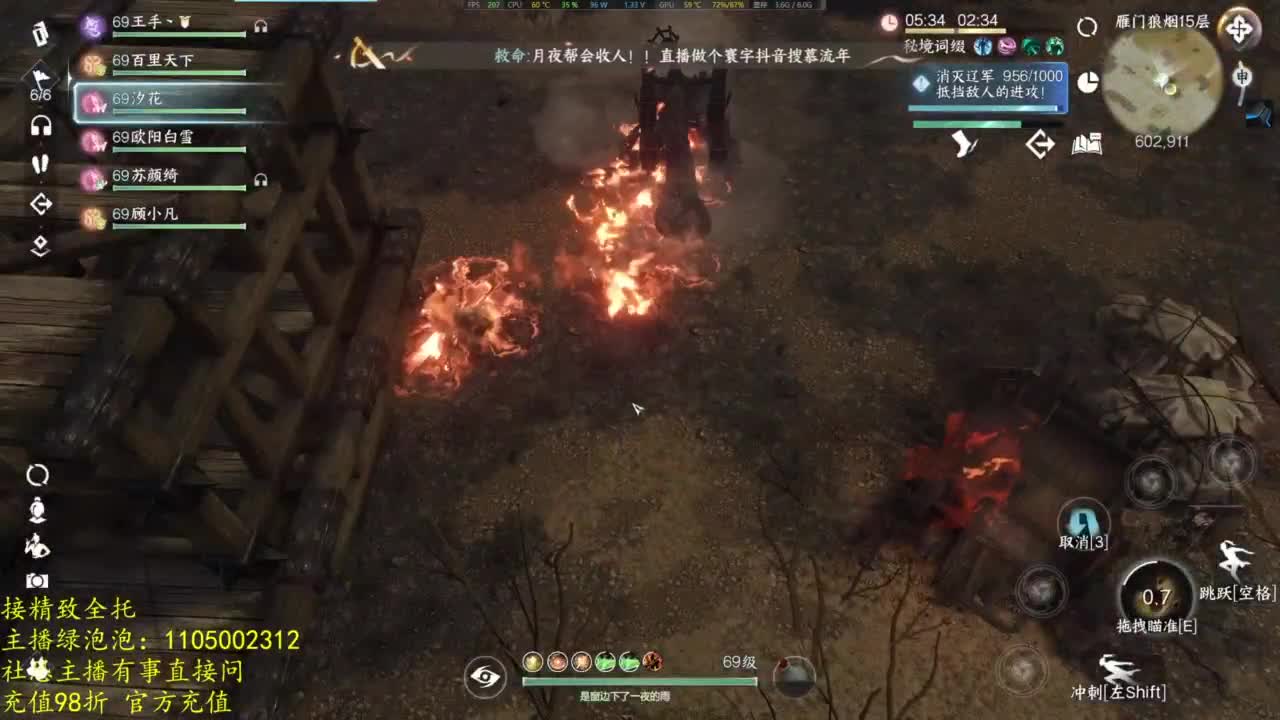Select the footsteps auto-run icon on left sidebar
Screen dimensions: 1280x720
point(38,165)
